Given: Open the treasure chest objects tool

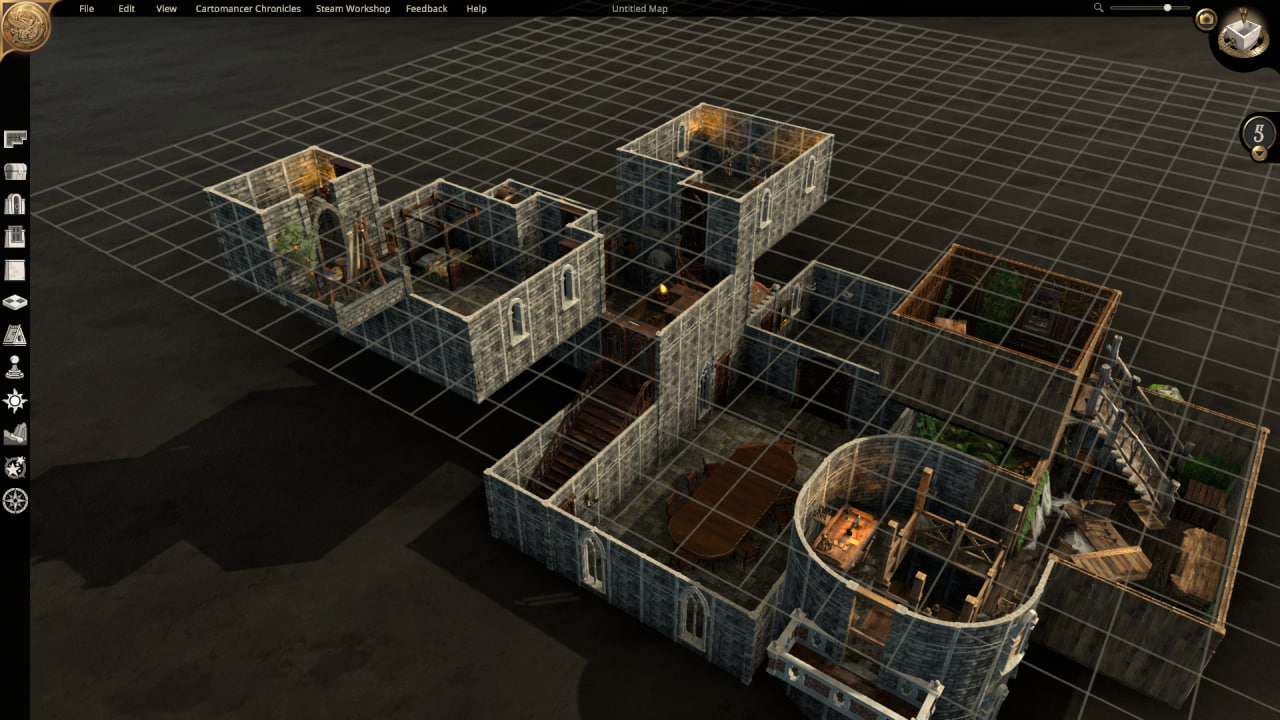Looking at the screenshot, I should click(x=15, y=172).
